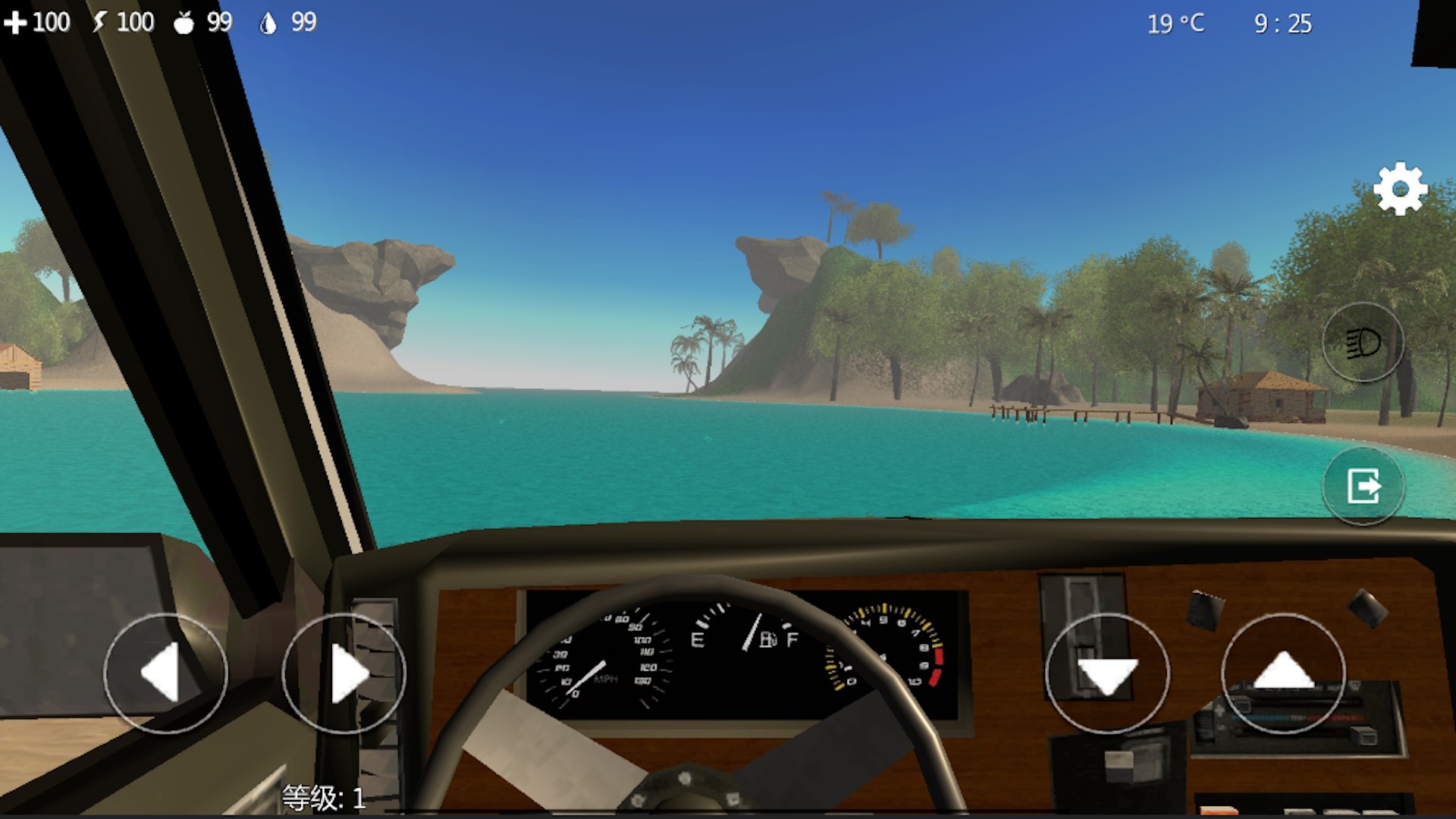
Task: Tap the up arrow accelerate button
Action: tap(1283, 673)
